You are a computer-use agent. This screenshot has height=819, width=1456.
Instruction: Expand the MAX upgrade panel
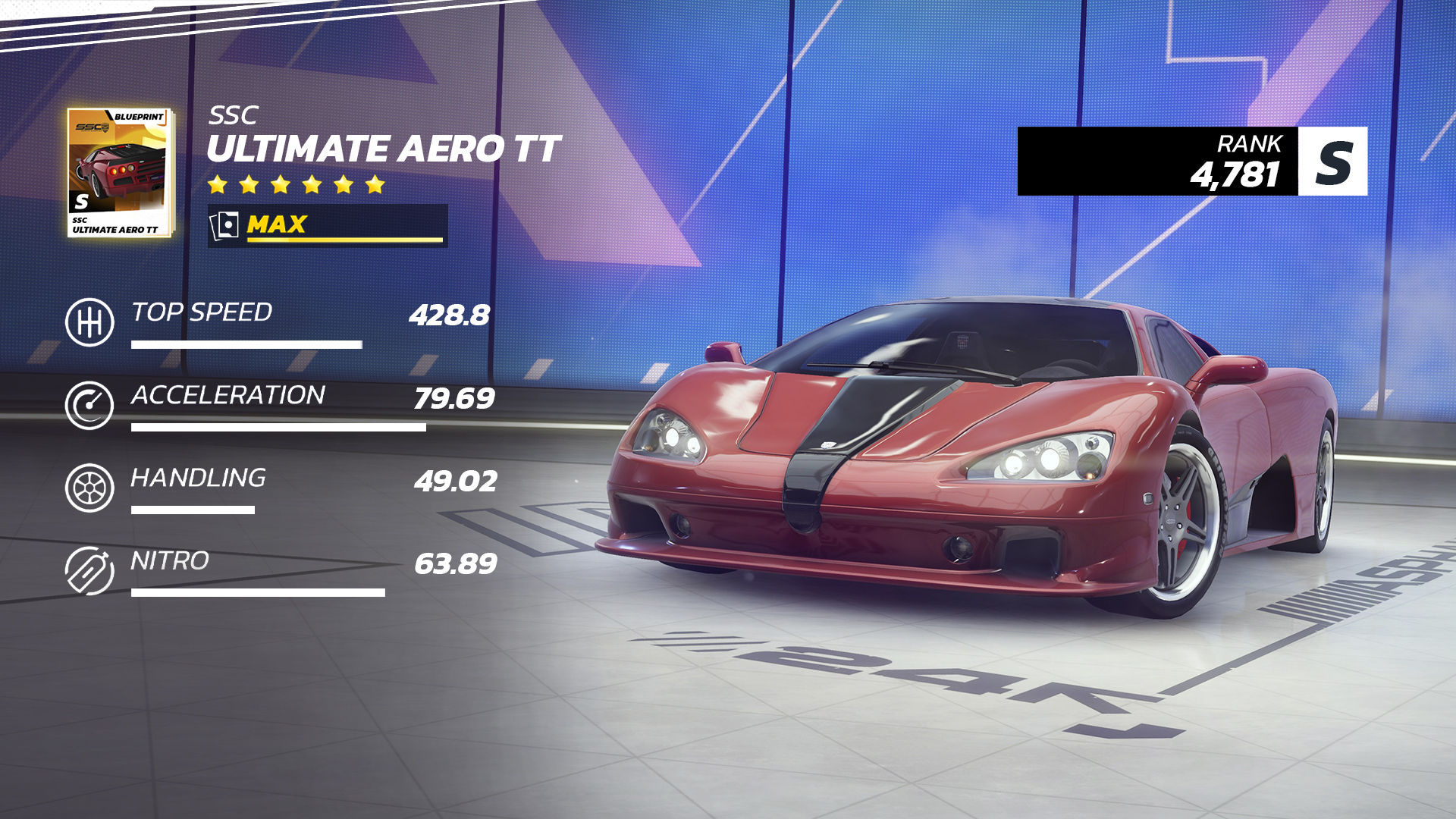pos(326,224)
